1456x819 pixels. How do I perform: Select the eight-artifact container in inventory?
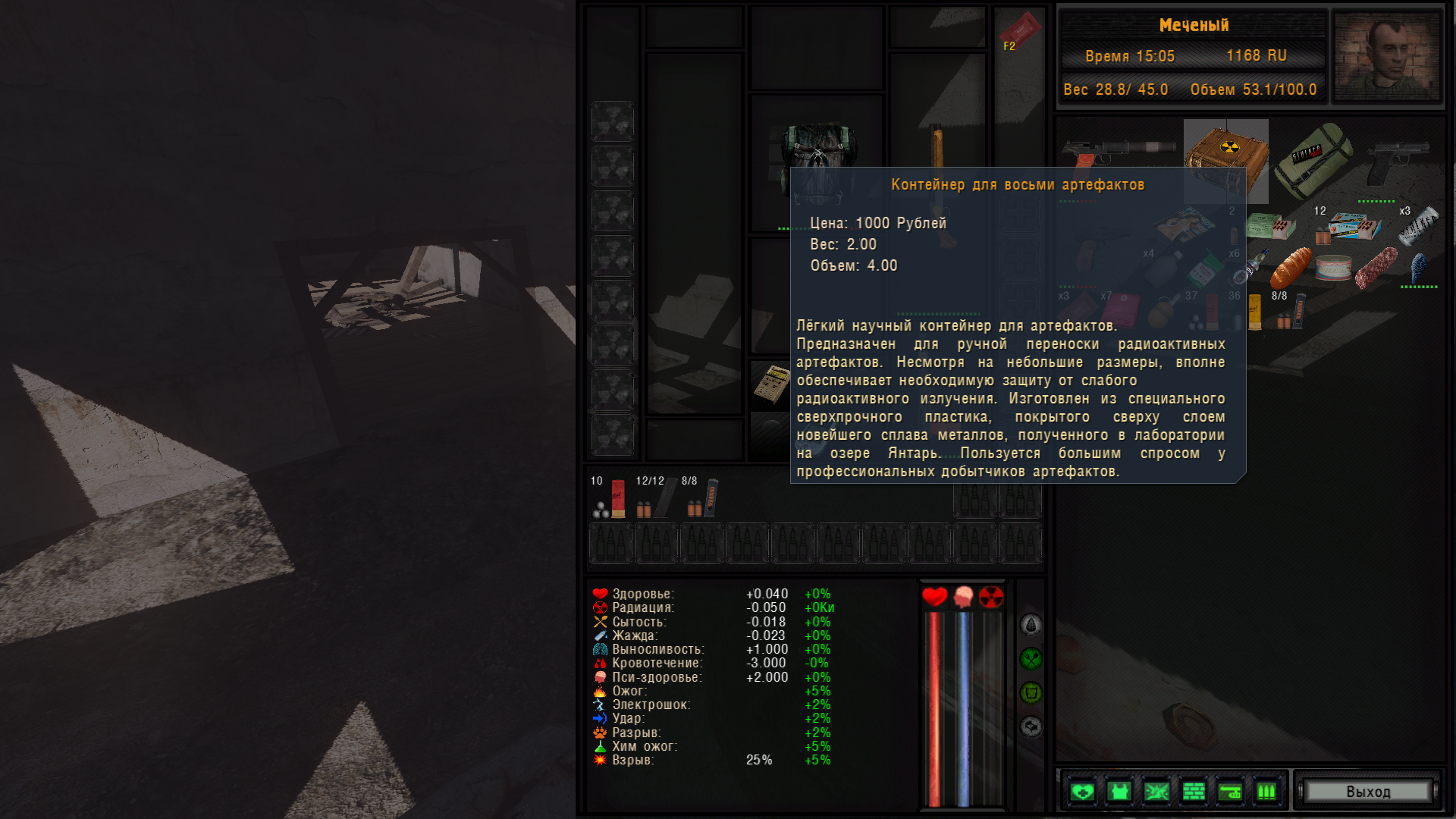(x=1225, y=160)
